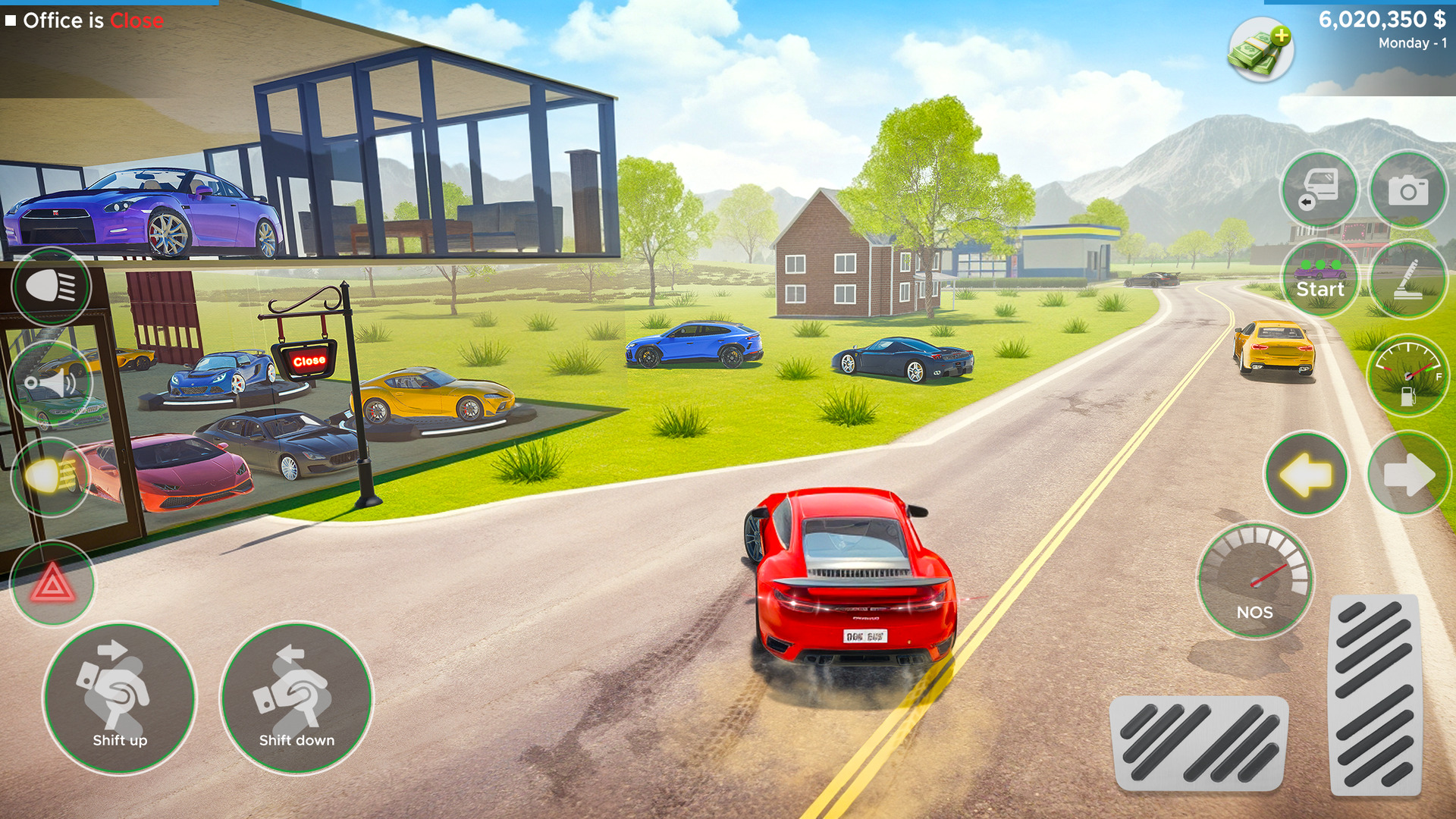The image size is (1456, 819).
Task: Steer right with the right arrow
Action: [1409, 473]
